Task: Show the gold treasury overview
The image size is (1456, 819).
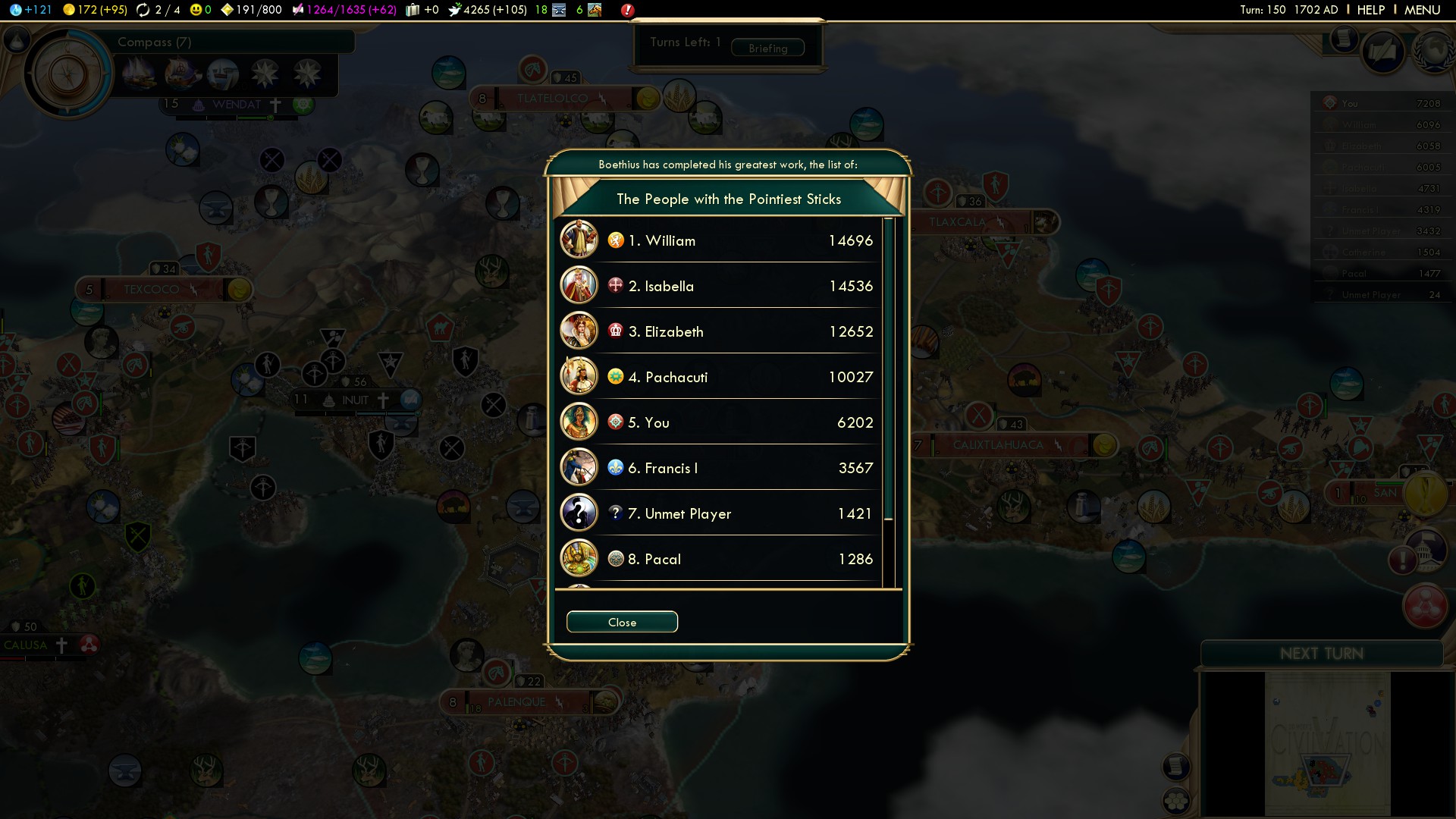Action: 95,10
